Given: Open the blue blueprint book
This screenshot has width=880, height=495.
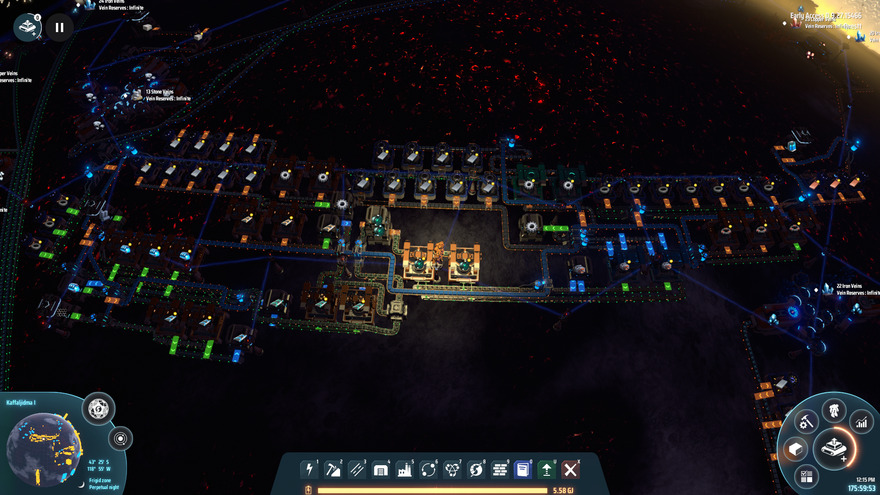Looking at the screenshot, I should [x=523, y=469].
